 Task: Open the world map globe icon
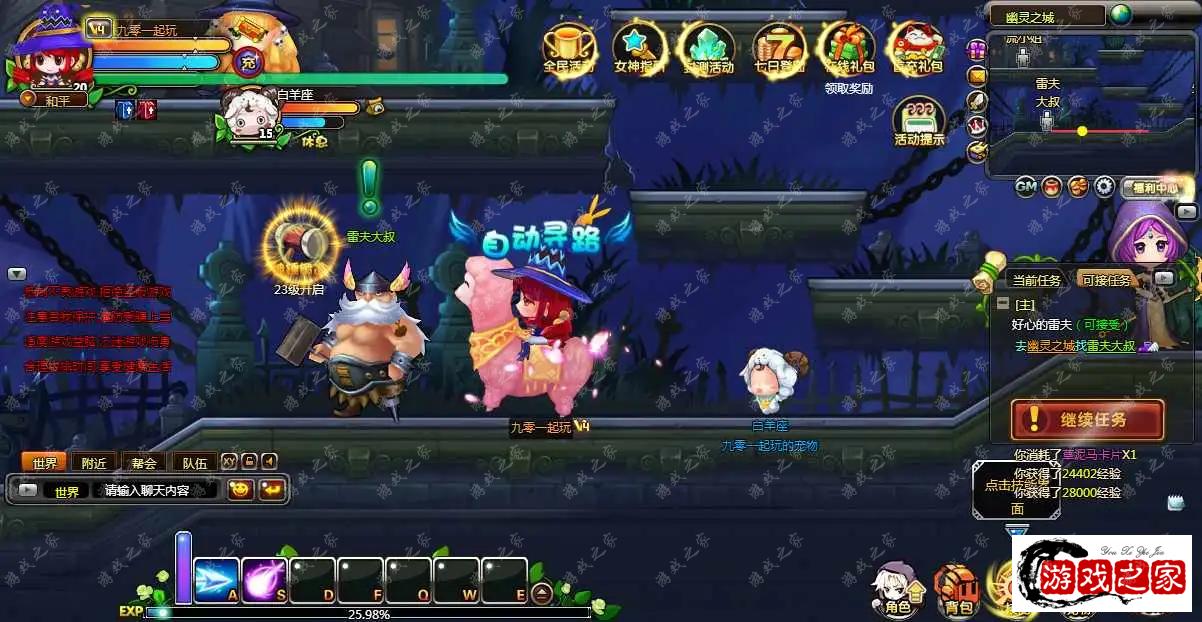(x=1121, y=15)
